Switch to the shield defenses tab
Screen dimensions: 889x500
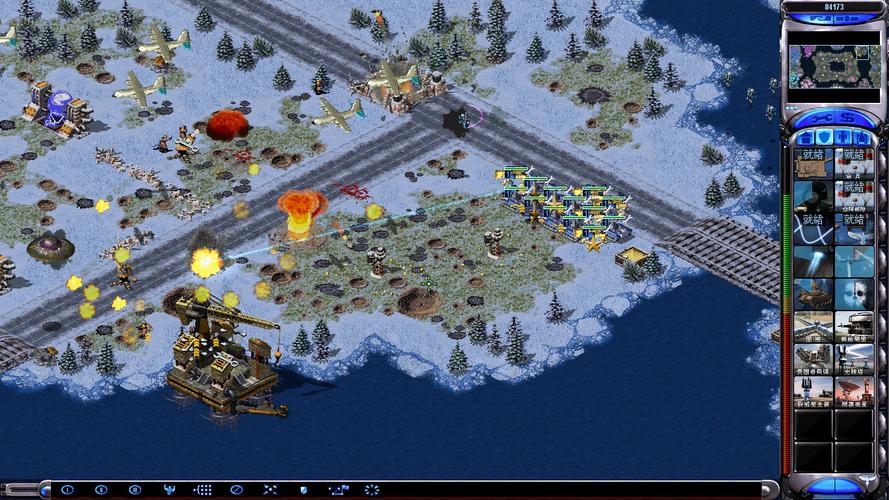(x=823, y=136)
